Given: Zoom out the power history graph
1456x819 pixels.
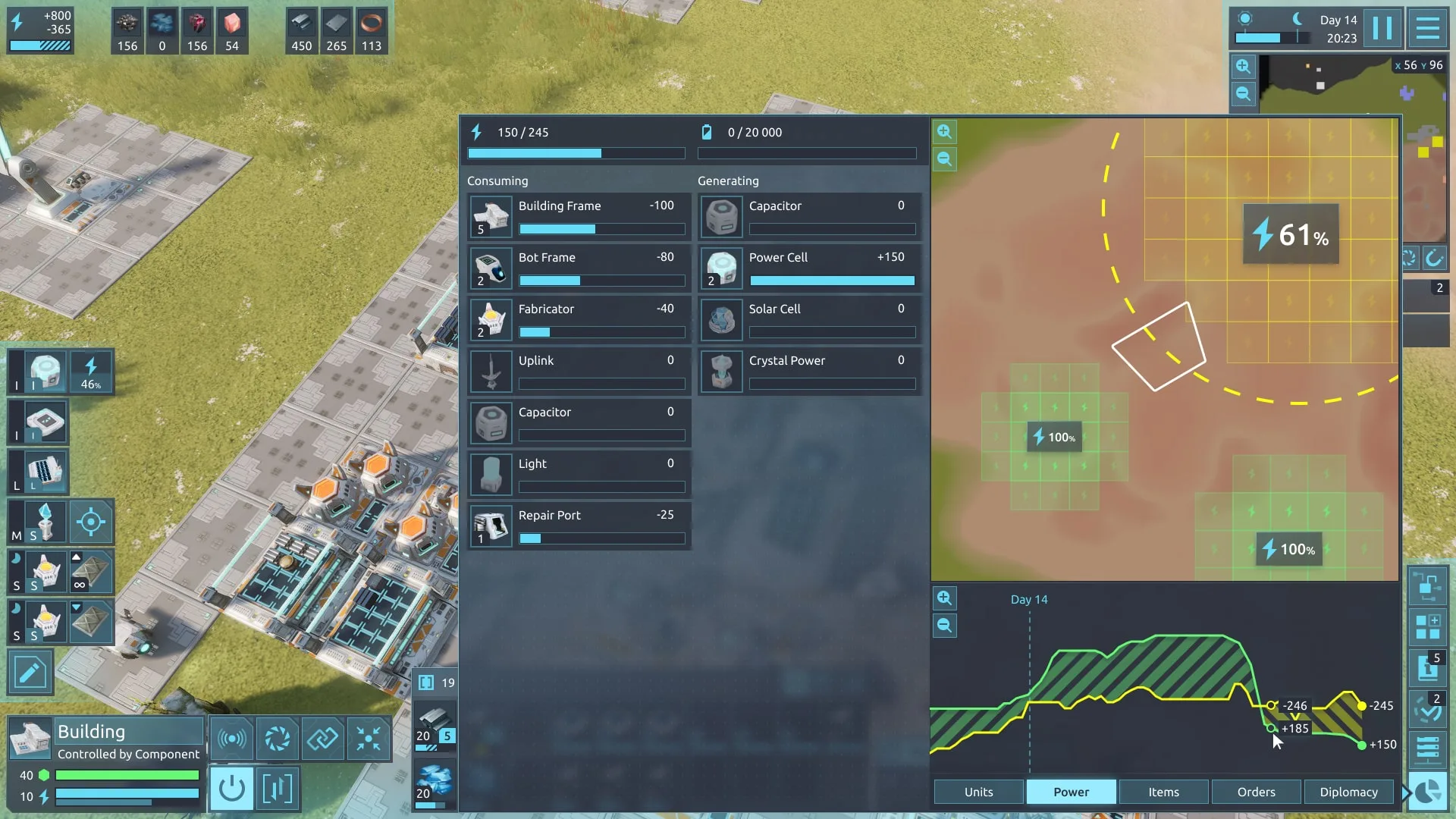Looking at the screenshot, I should (944, 626).
